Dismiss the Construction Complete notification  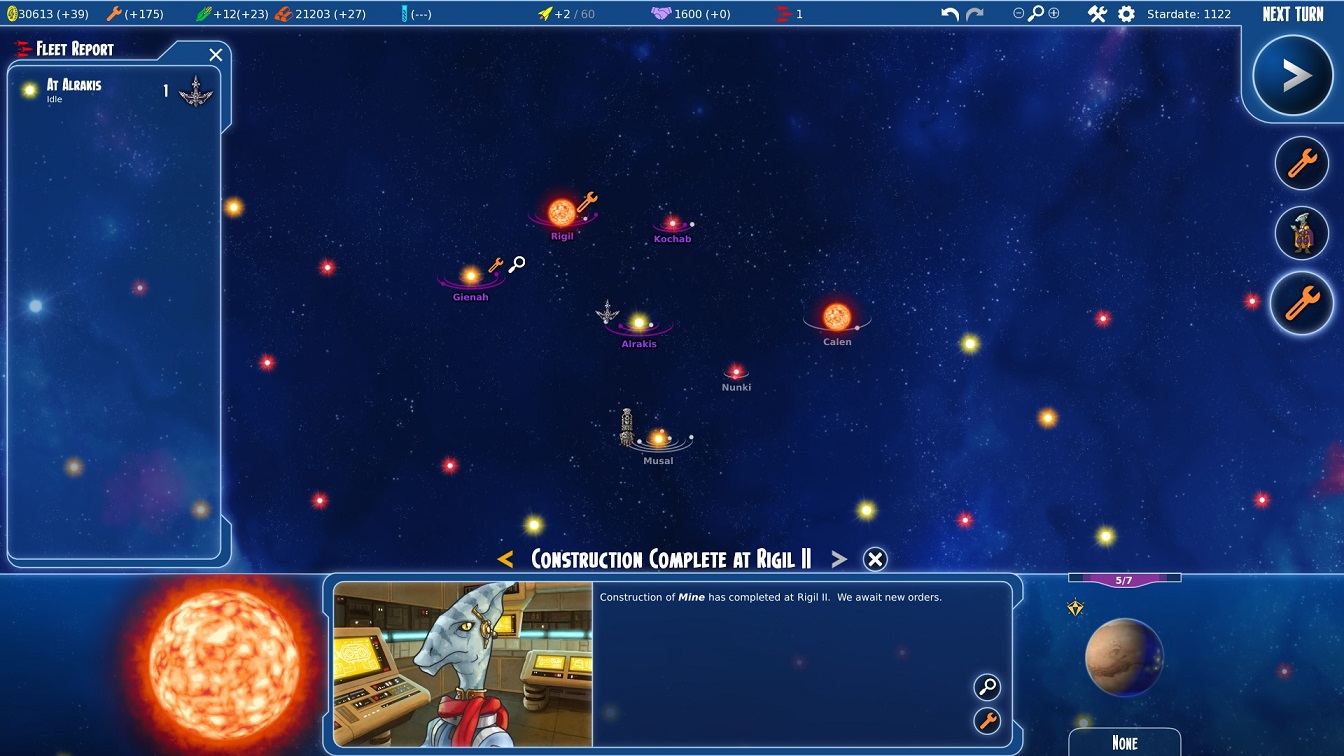click(x=875, y=560)
